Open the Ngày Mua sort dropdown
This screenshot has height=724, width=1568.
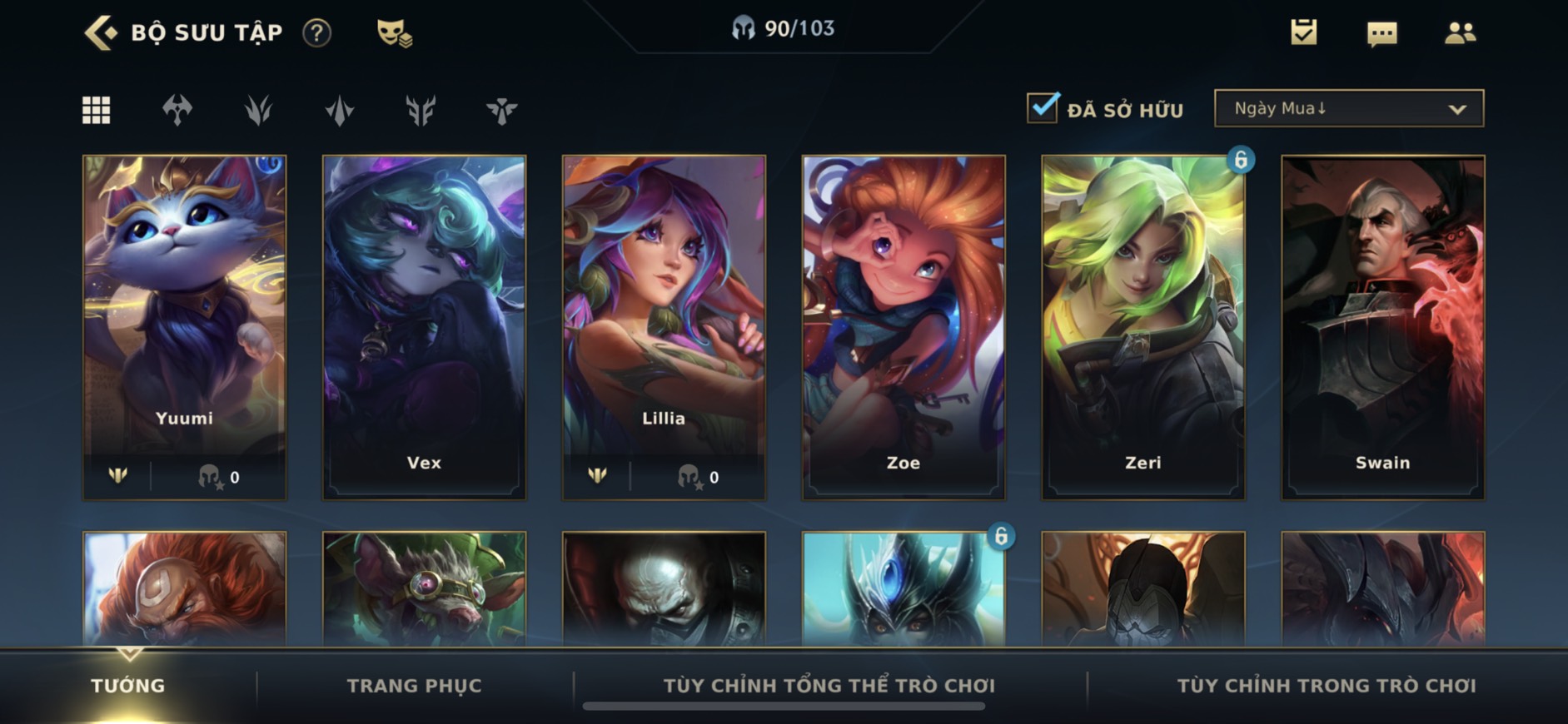point(1348,108)
